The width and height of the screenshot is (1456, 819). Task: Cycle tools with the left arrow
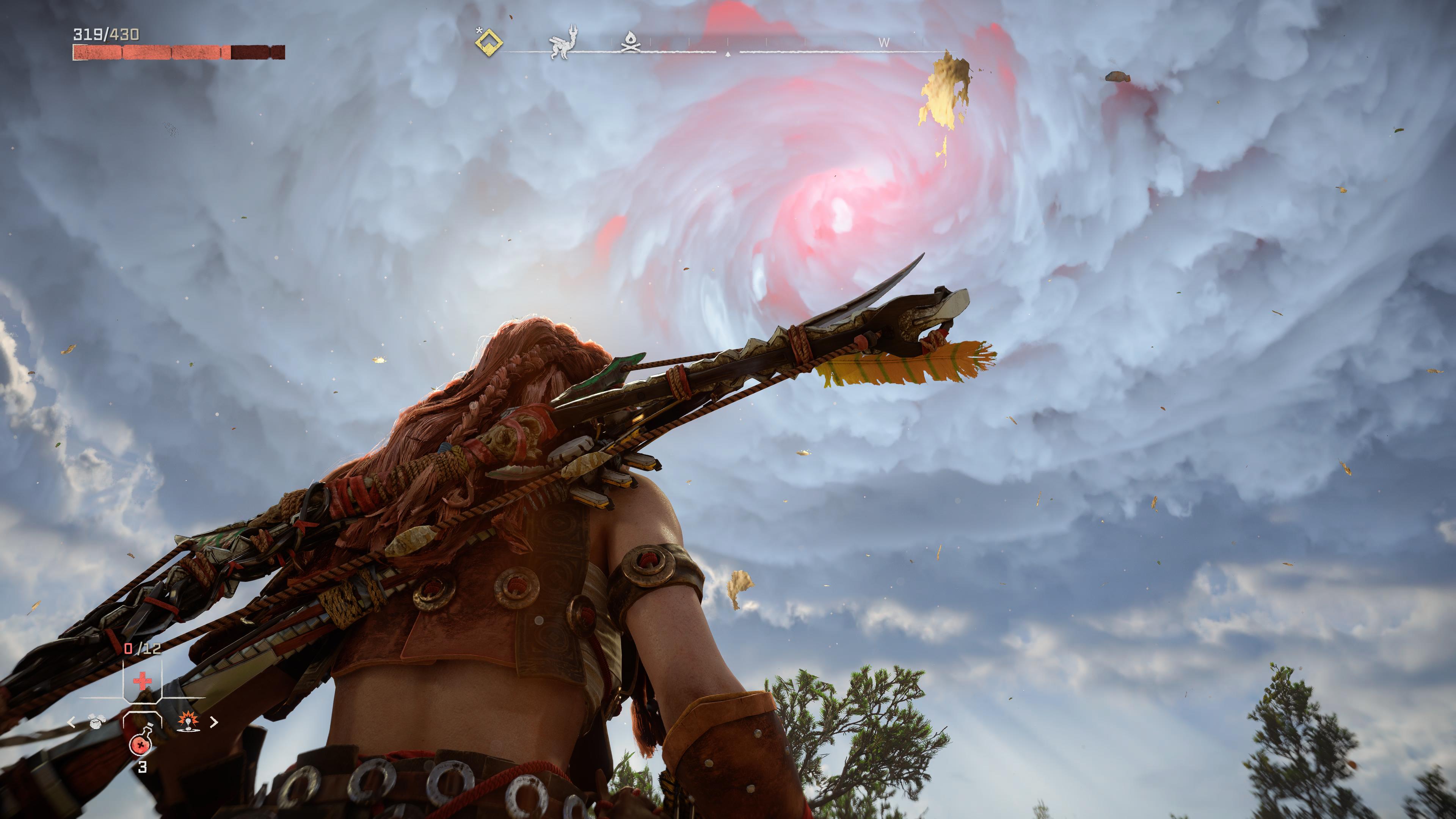72,722
